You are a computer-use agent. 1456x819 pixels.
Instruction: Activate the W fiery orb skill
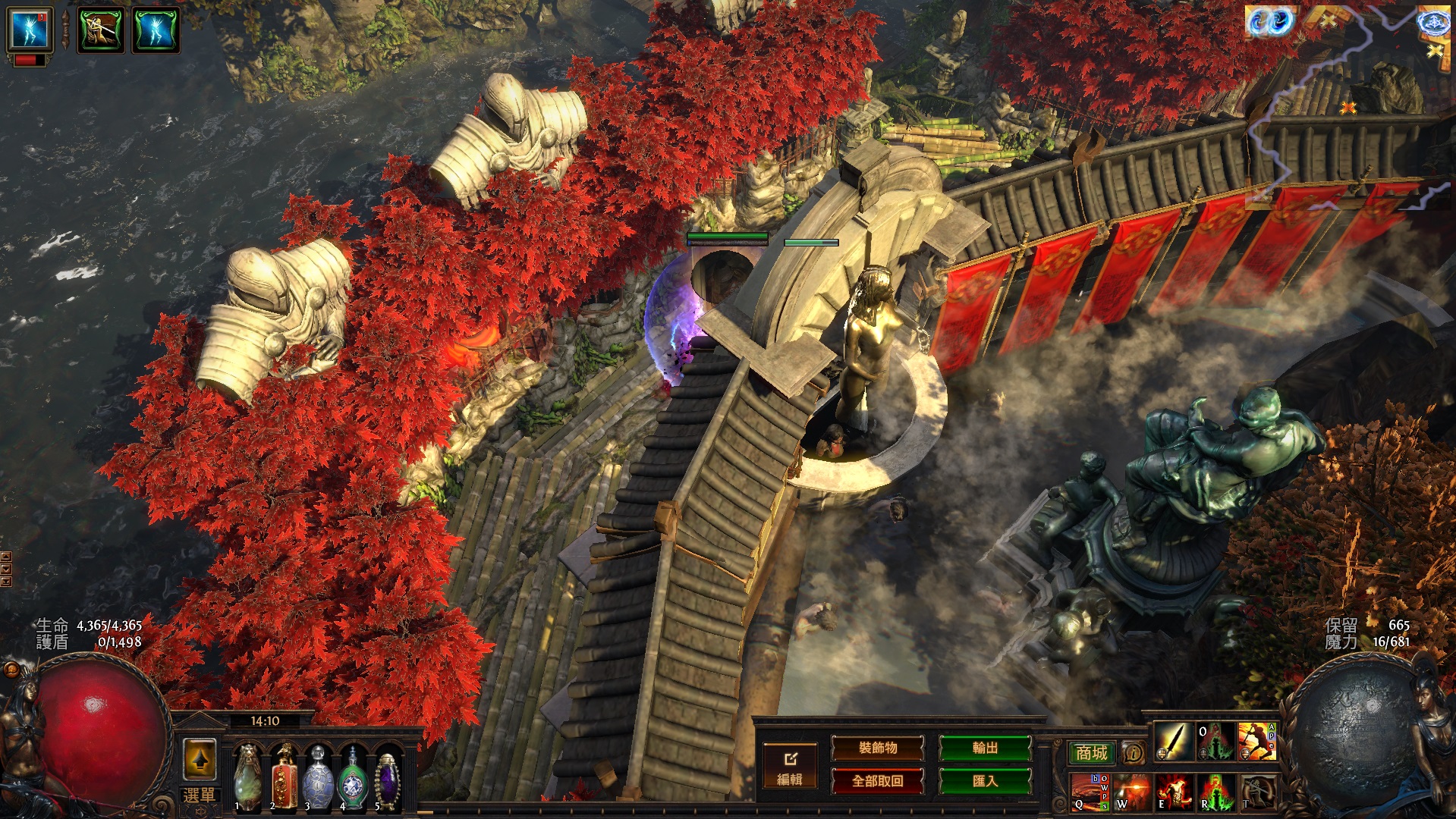click(x=1132, y=792)
